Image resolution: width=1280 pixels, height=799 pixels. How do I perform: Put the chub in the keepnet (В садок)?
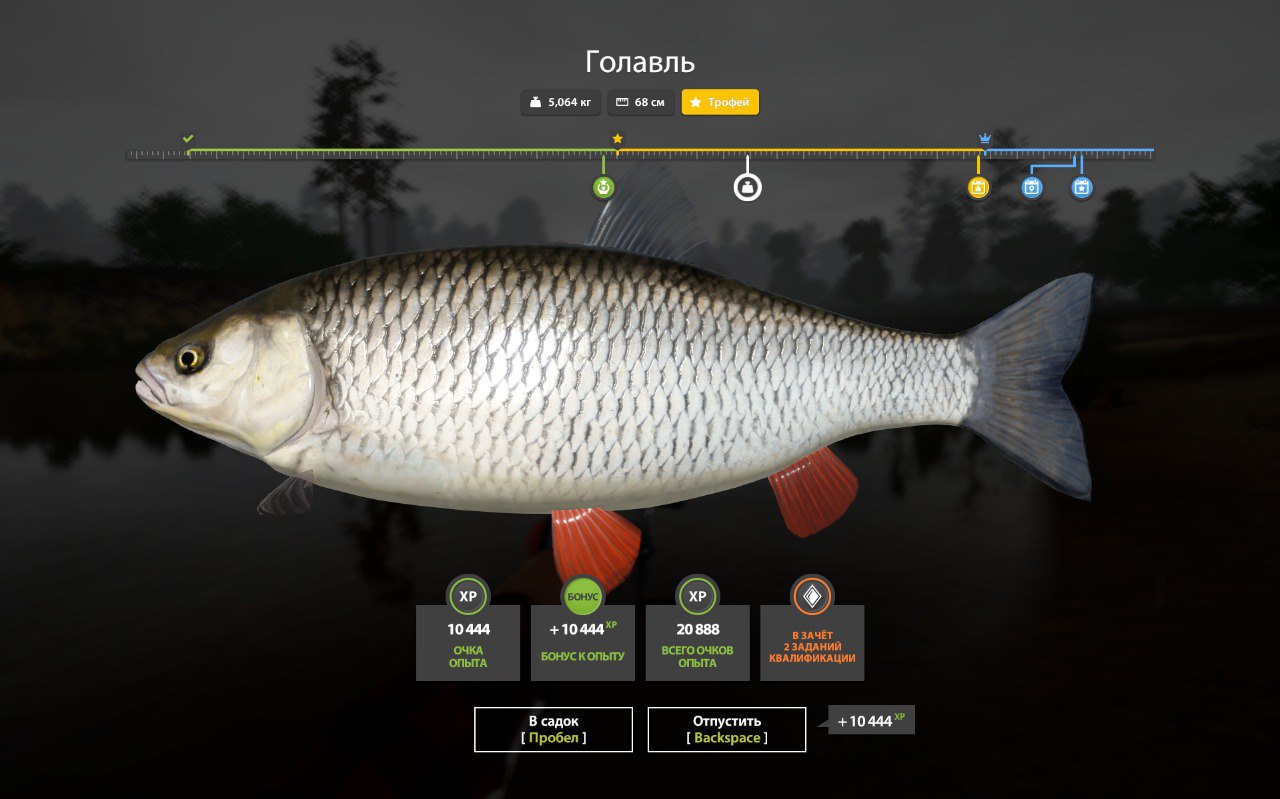553,729
